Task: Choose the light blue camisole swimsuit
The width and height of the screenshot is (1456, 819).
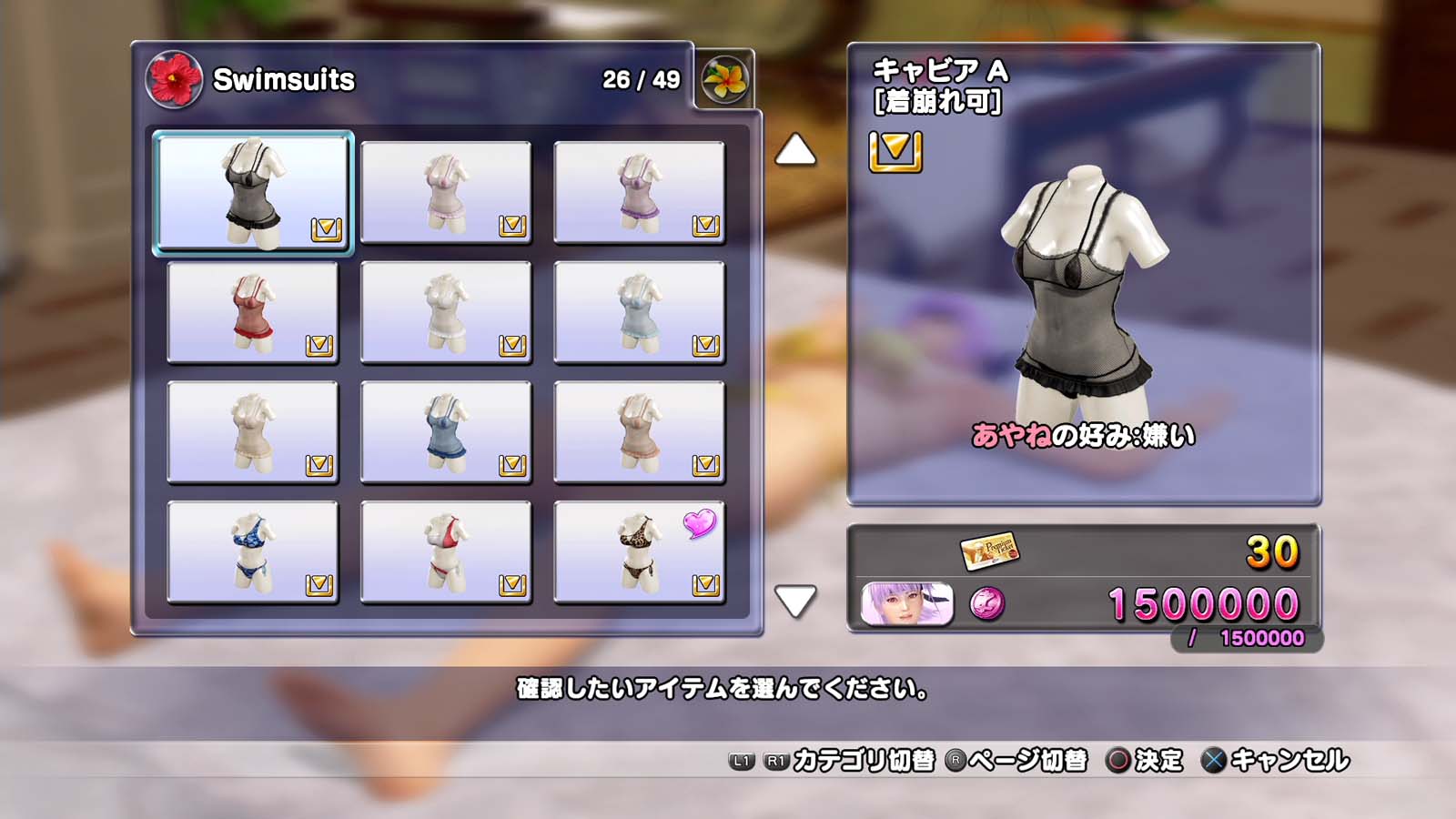Action: (x=639, y=312)
